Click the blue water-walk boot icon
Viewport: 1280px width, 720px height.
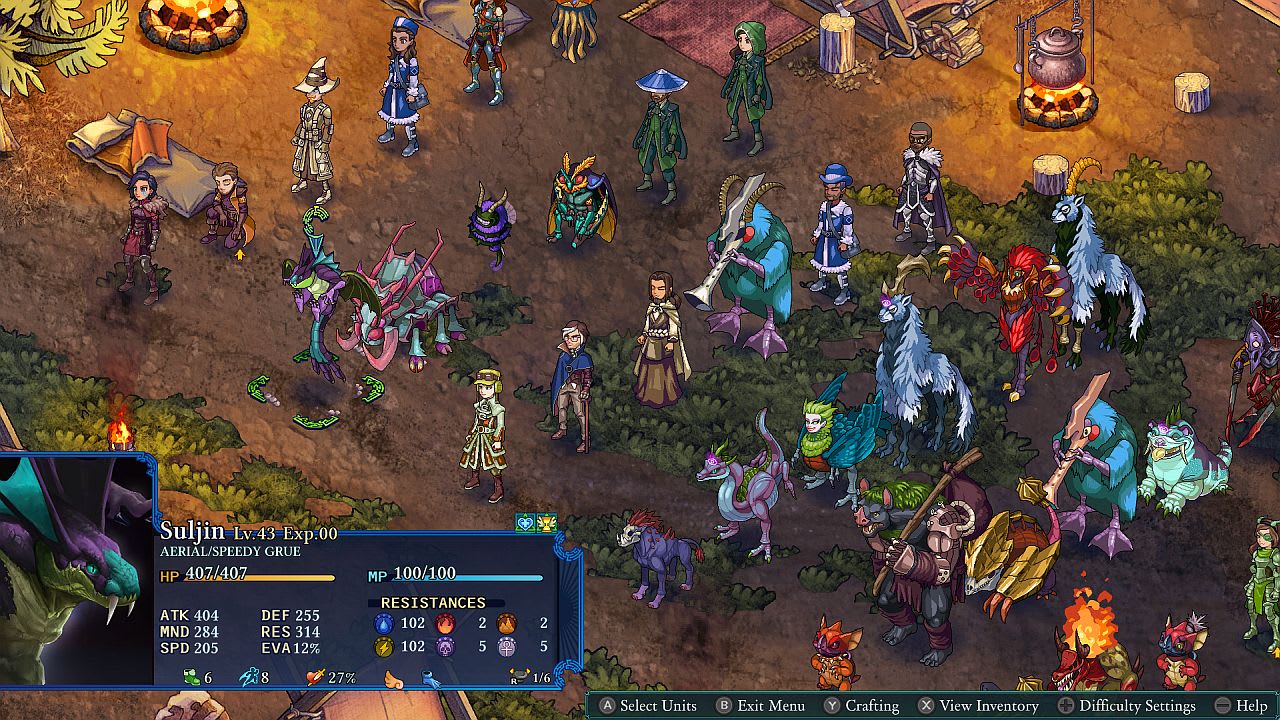point(433,680)
